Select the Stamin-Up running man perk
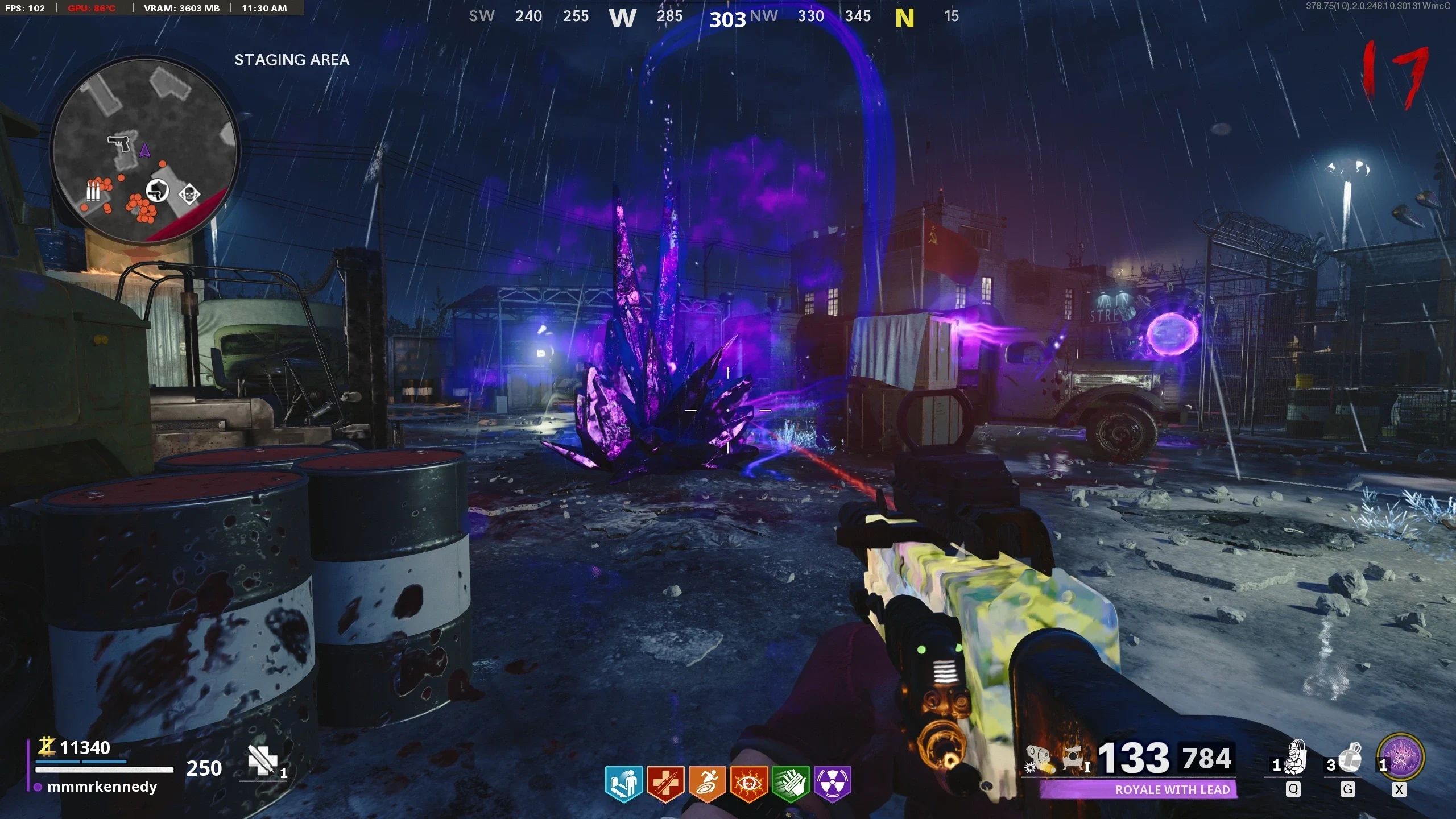The width and height of the screenshot is (1456, 819). pos(707,783)
